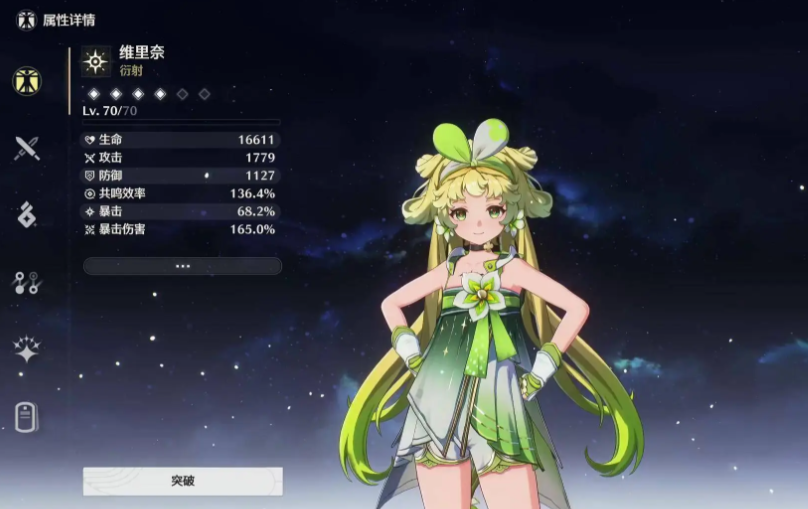Image resolution: width=808 pixels, height=509 pixels.
Task: Click the 突破 ascension button
Action: [x=182, y=481]
